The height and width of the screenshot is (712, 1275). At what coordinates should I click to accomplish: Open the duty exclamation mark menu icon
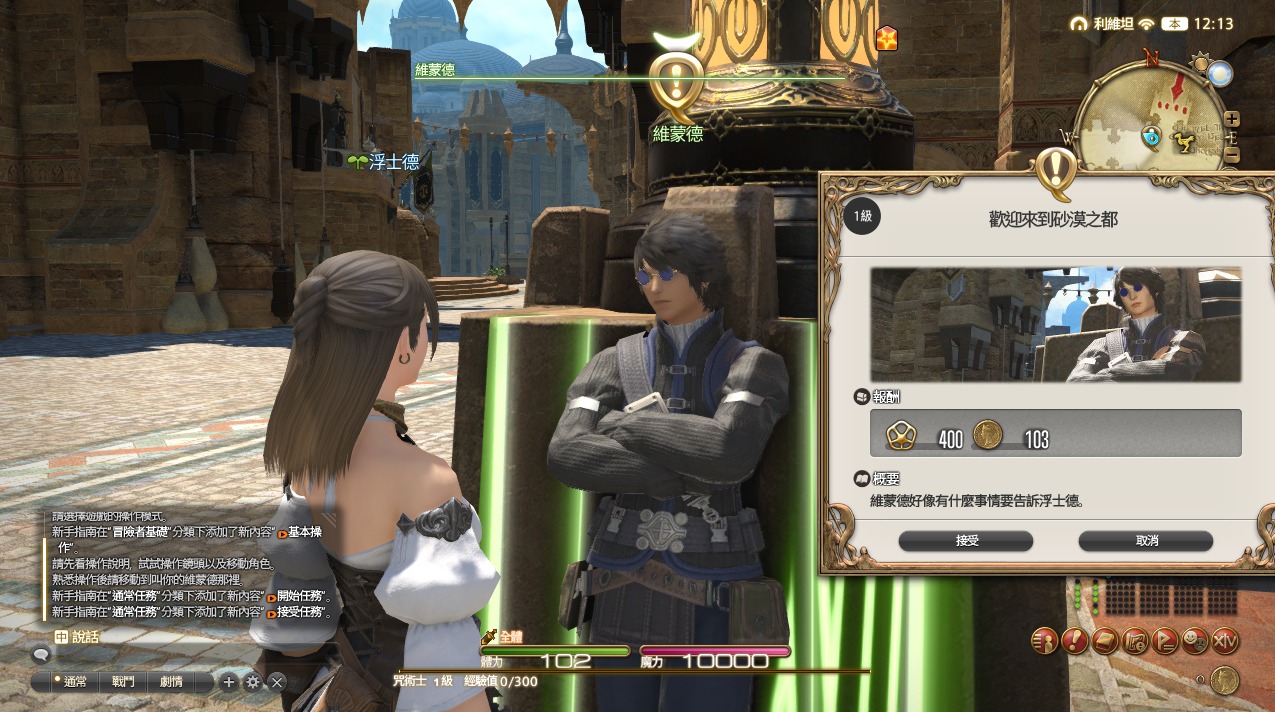point(1075,641)
